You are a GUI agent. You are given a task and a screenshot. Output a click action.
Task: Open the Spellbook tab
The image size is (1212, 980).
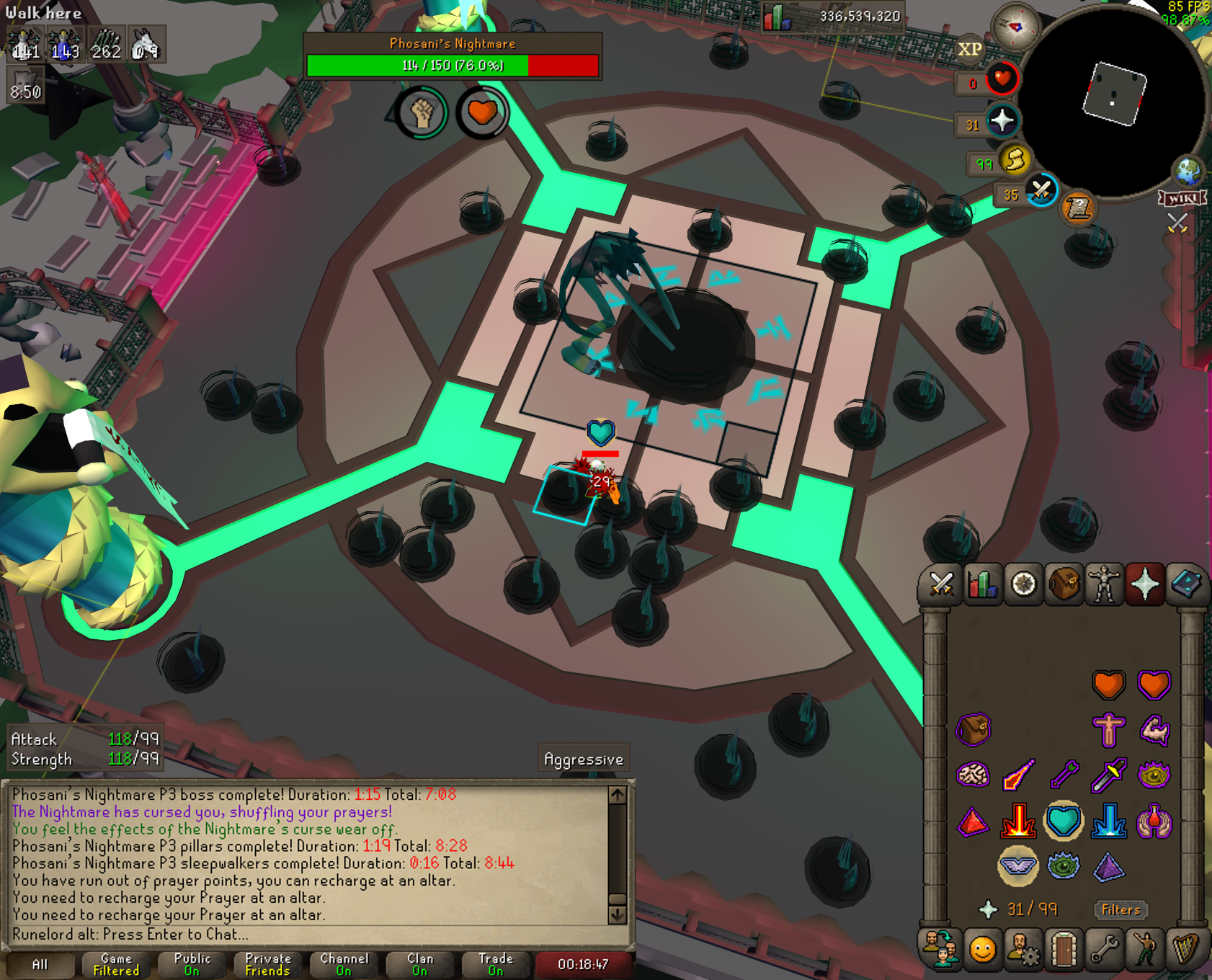[x=1187, y=584]
